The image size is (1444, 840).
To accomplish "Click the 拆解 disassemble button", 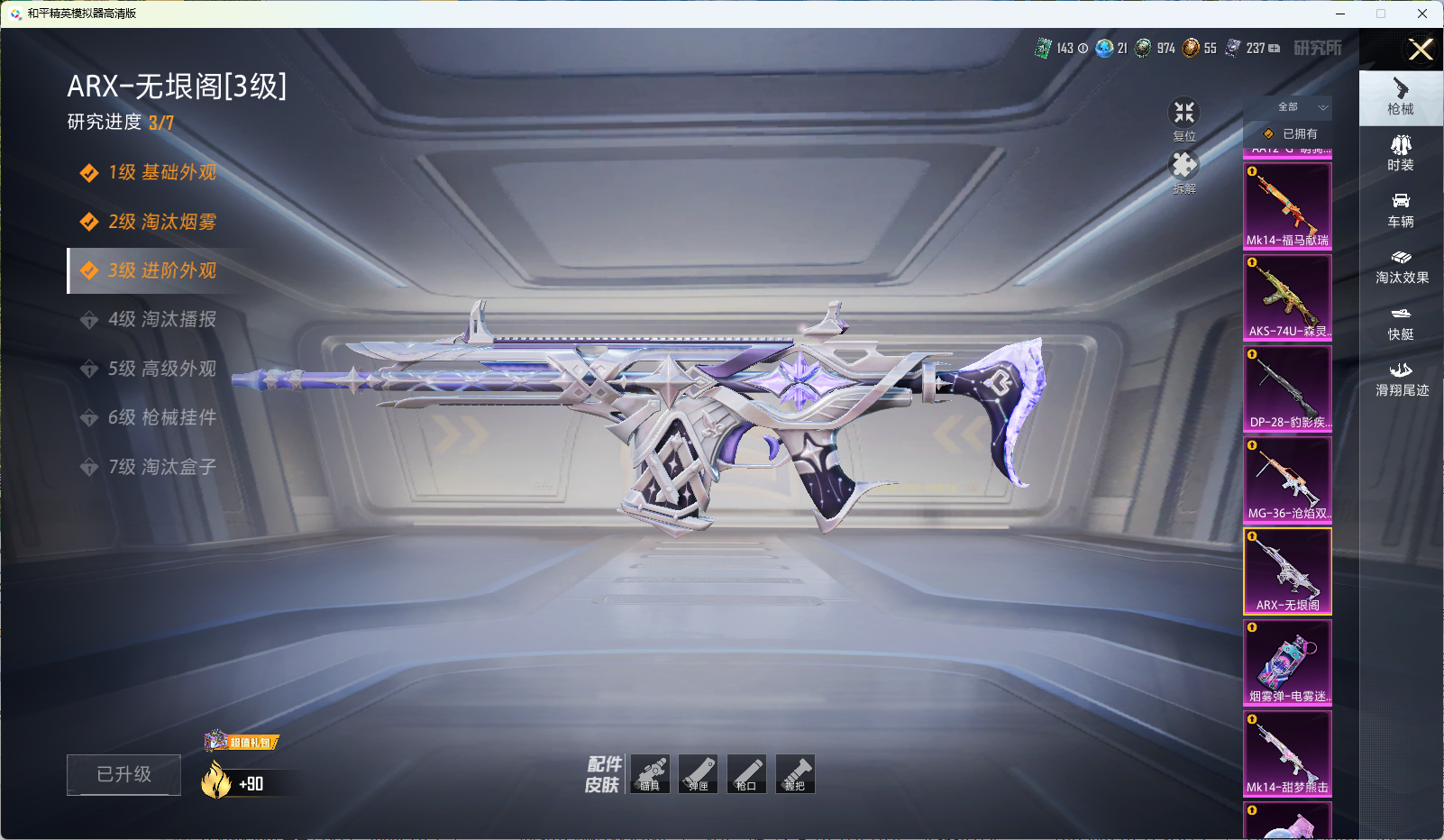I will pos(1184,171).
